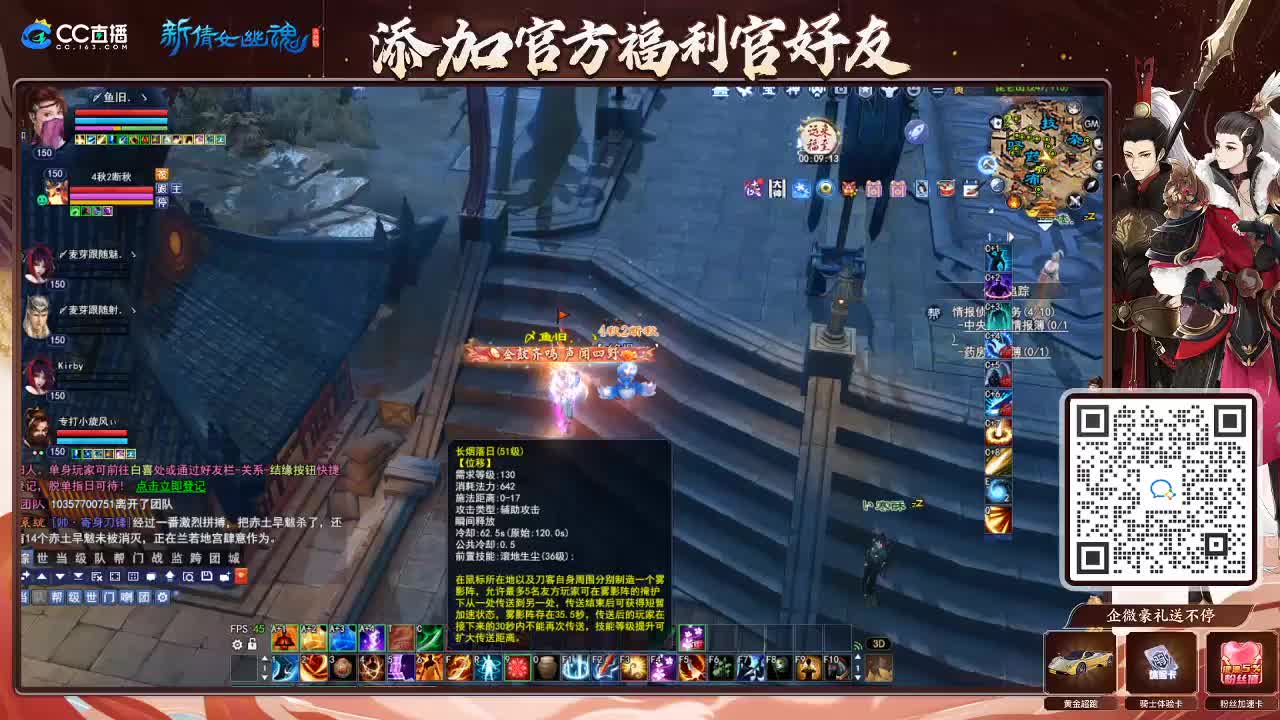This screenshot has height=720, width=1280.
Task: Click the speech bubble icon in the chat toolbar
Action: pyautogui.click(x=152, y=576)
